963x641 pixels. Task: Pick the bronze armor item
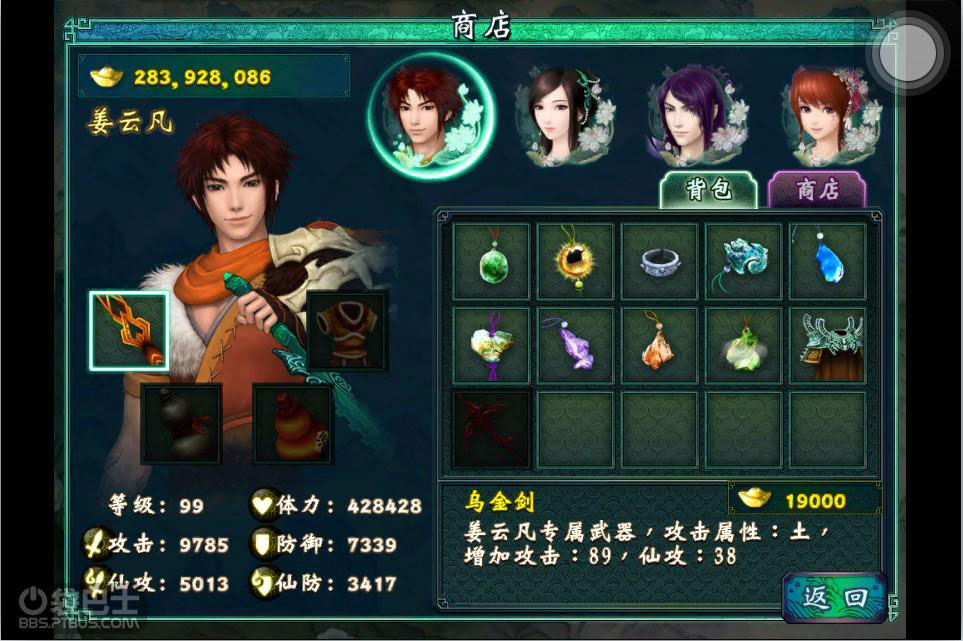click(827, 346)
